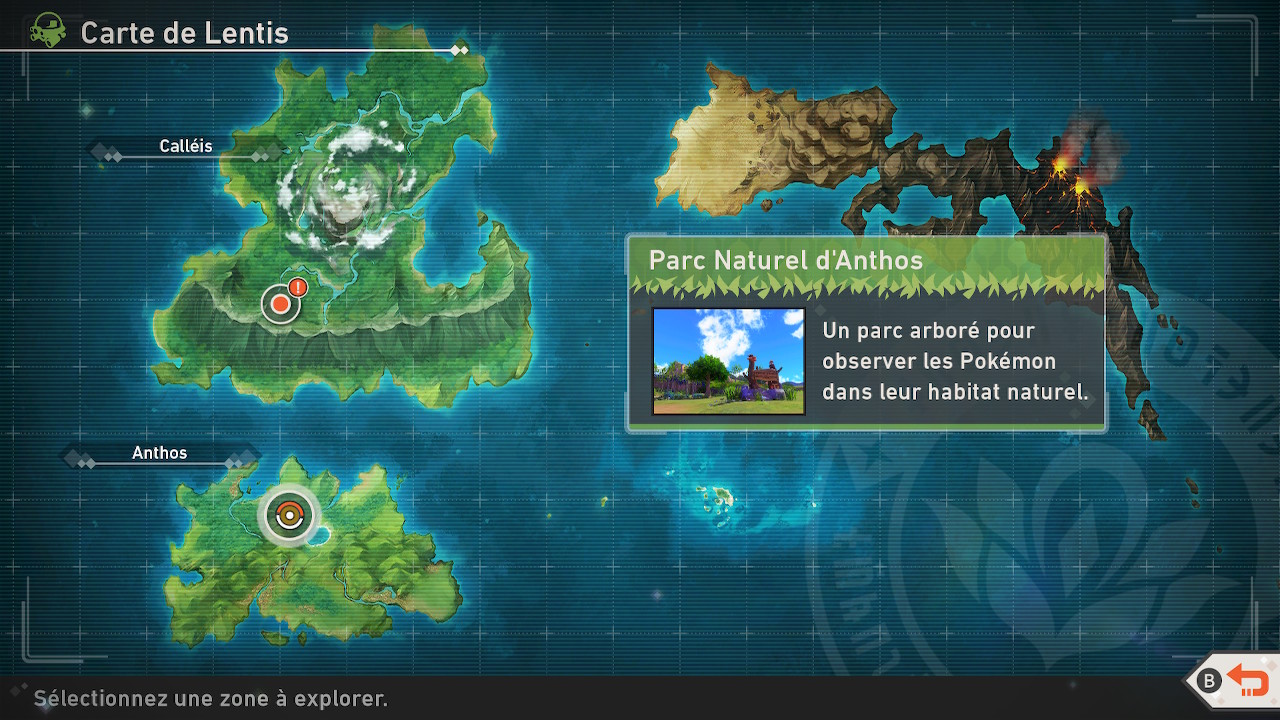The height and width of the screenshot is (720, 1280).
Task: Go back with the orange return arrow
Action: click(1247, 681)
